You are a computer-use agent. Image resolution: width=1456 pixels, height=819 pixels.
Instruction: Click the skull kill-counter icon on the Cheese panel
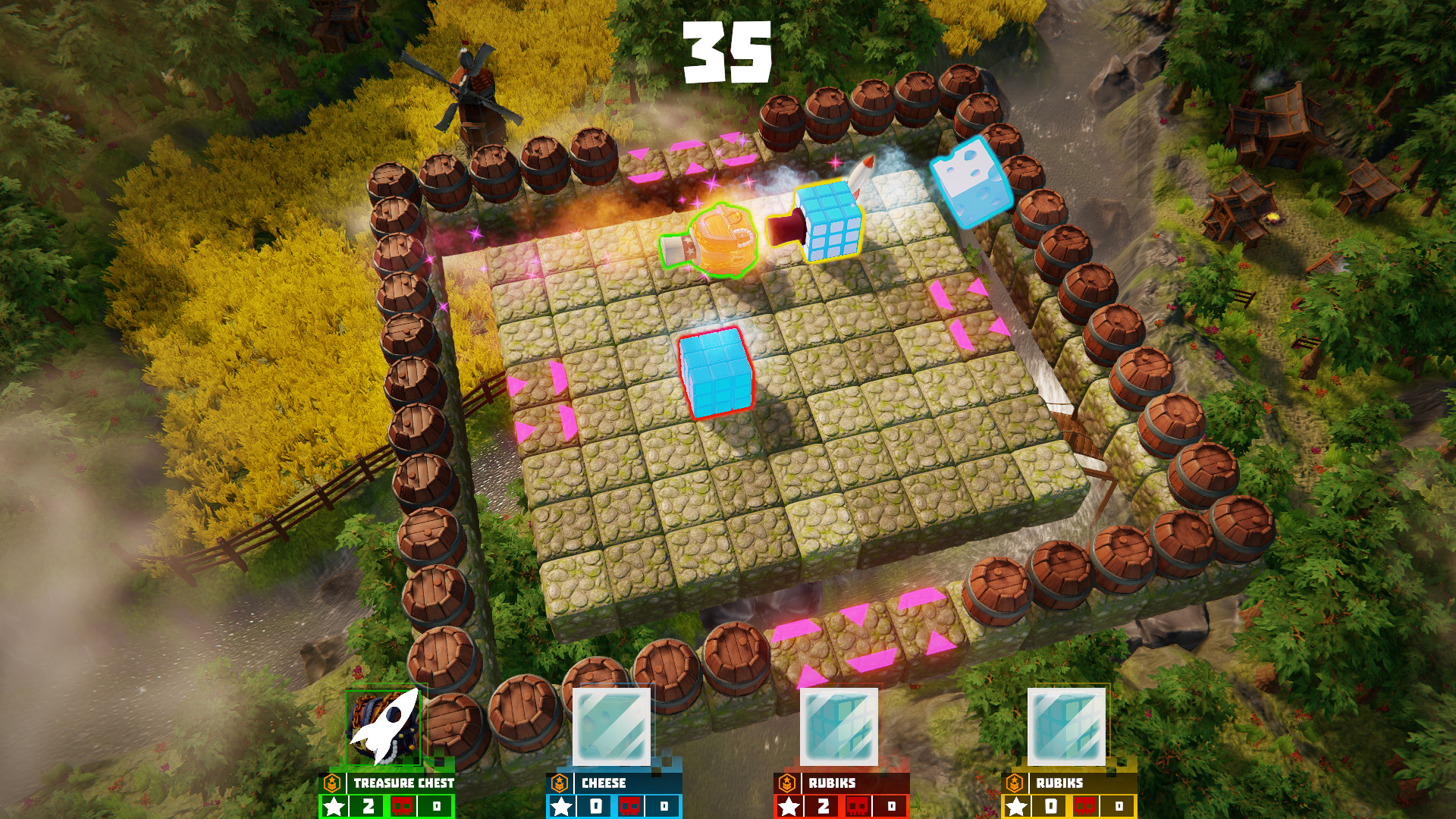631,805
